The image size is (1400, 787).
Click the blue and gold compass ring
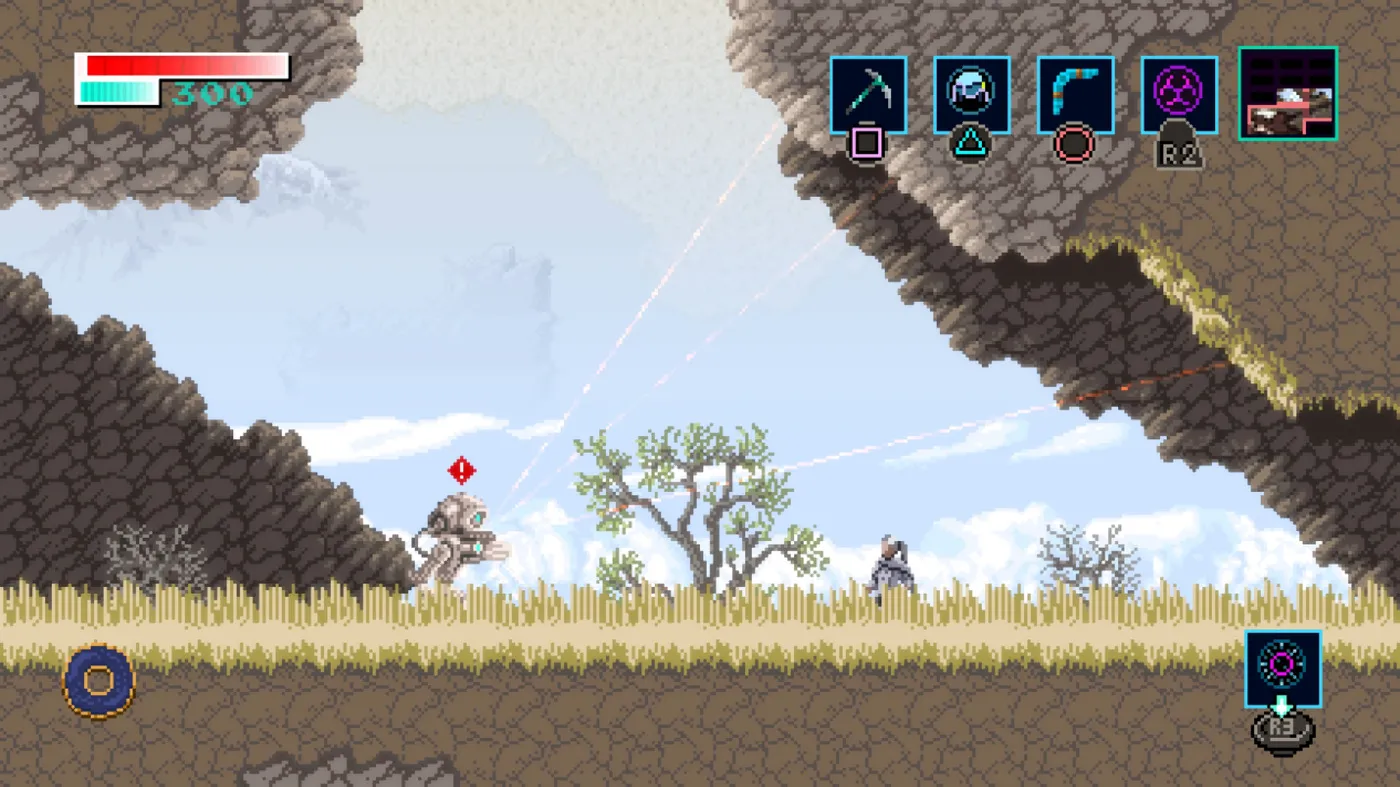tap(99, 681)
